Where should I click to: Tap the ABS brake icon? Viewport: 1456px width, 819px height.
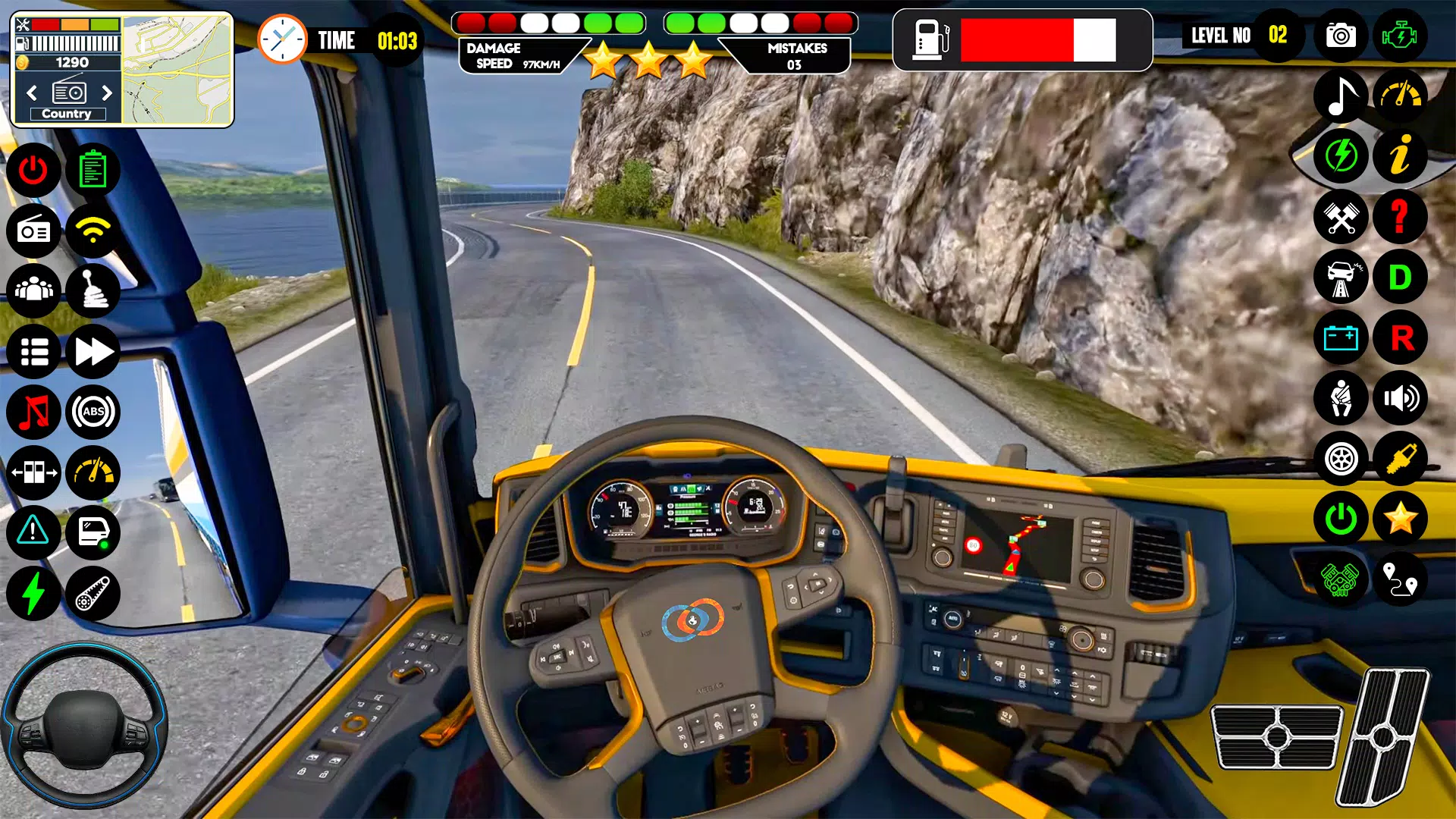pos(93,412)
